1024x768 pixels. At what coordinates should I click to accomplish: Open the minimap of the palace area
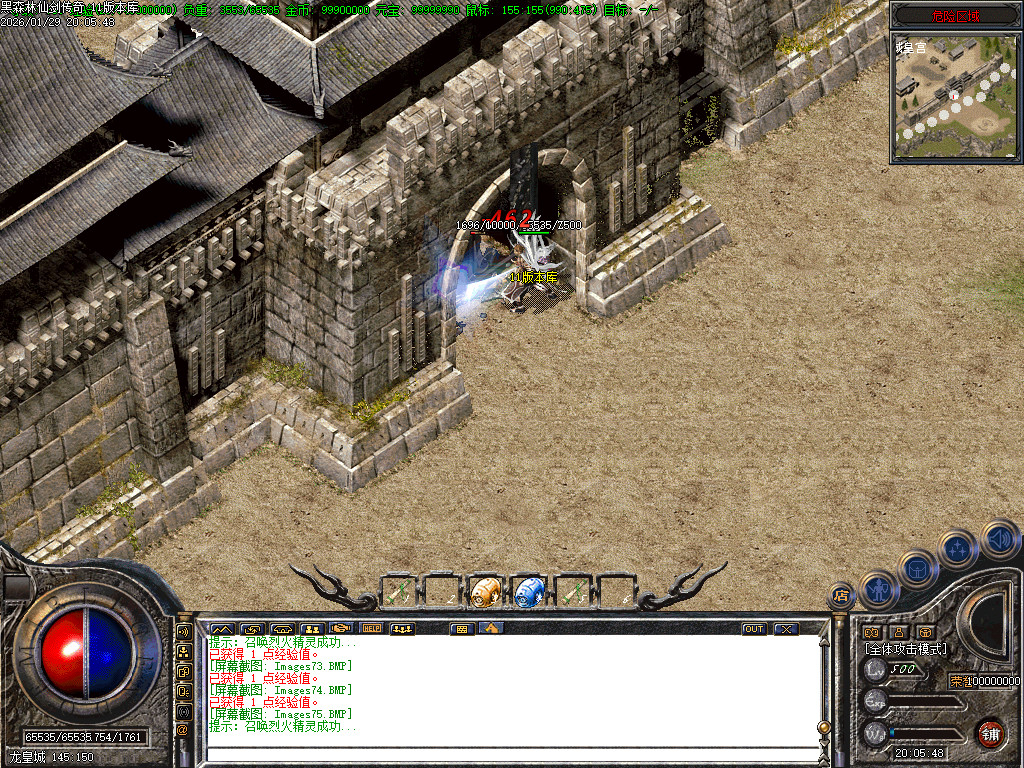point(956,96)
